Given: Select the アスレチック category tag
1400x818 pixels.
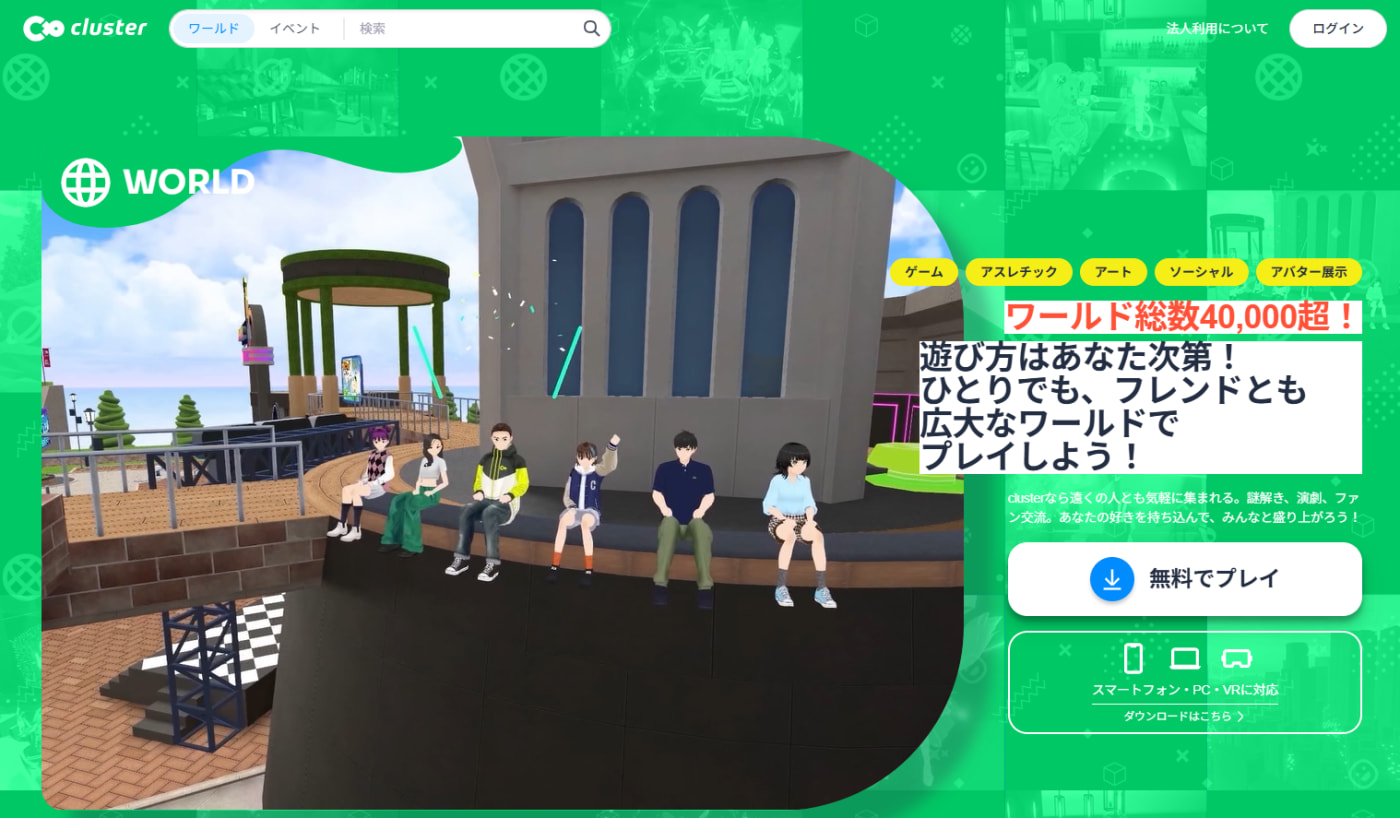Looking at the screenshot, I should 1018,271.
